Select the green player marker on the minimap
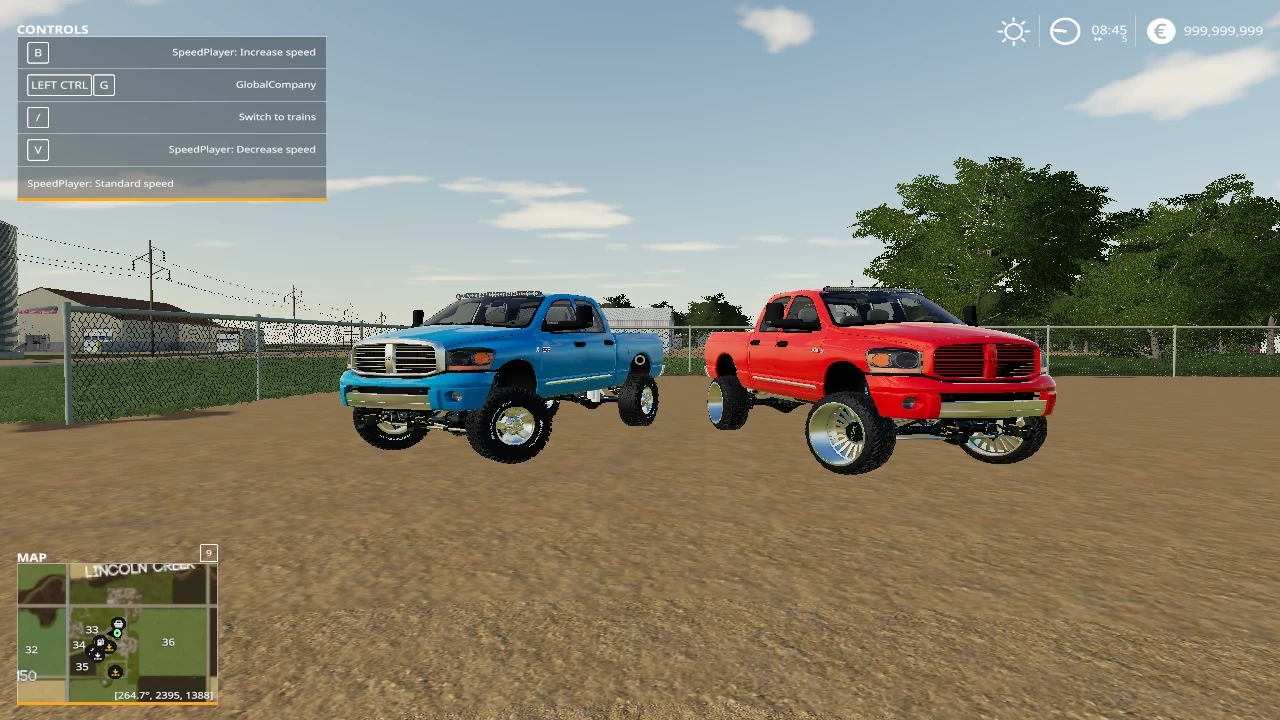The image size is (1280, 720). click(x=117, y=633)
